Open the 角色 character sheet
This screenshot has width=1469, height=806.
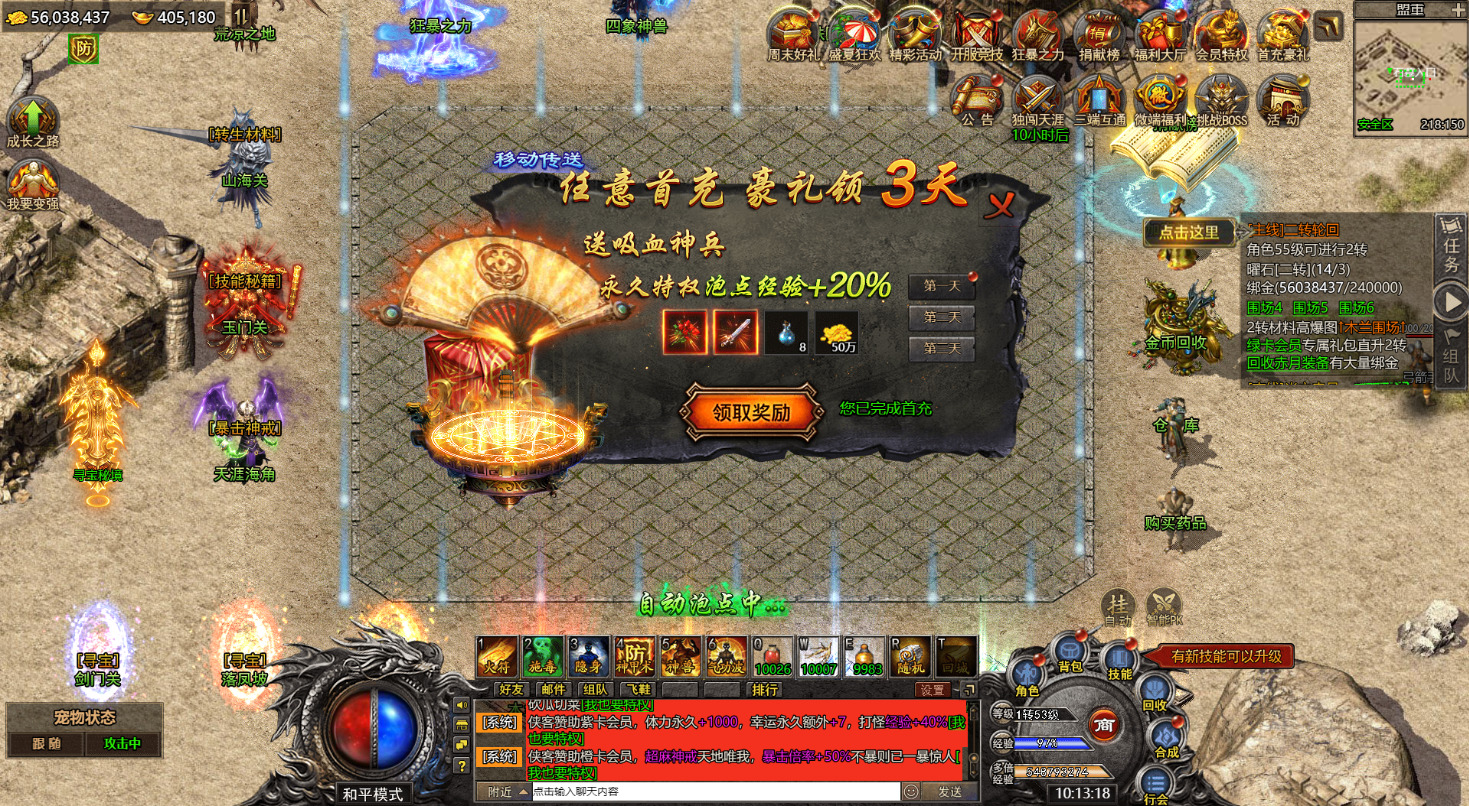click(1027, 677)
